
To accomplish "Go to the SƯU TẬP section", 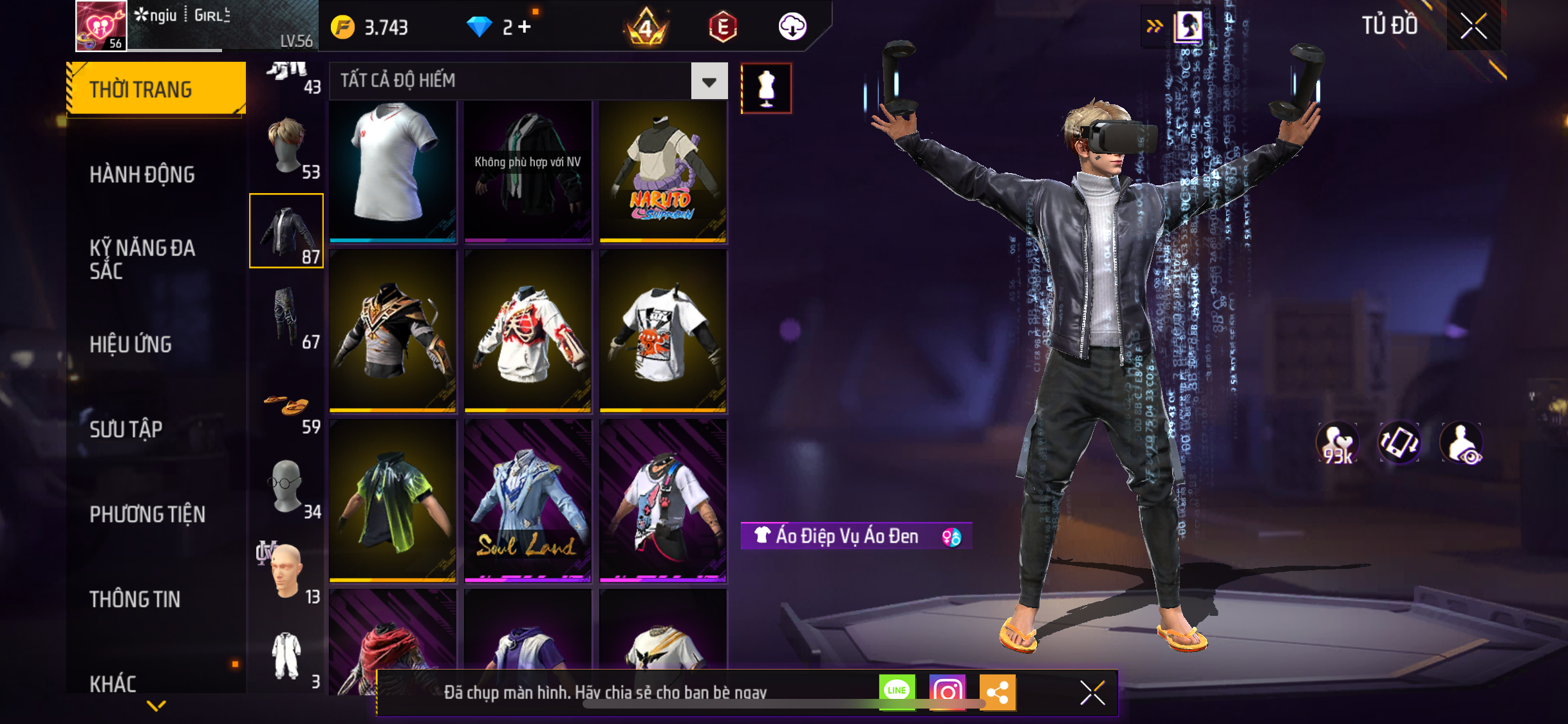I will coord(126,429).
